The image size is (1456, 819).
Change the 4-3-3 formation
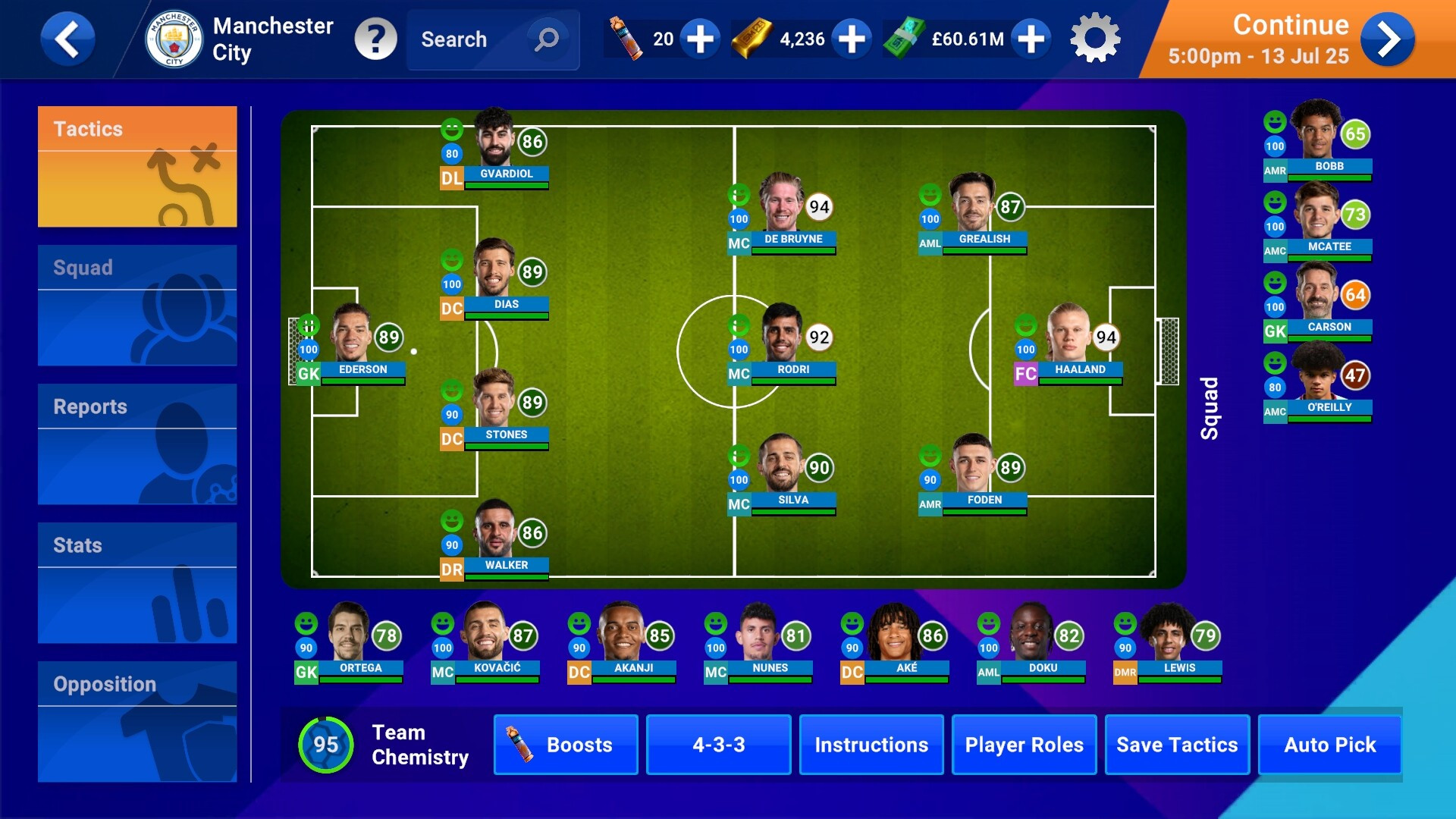click(718, 745)
